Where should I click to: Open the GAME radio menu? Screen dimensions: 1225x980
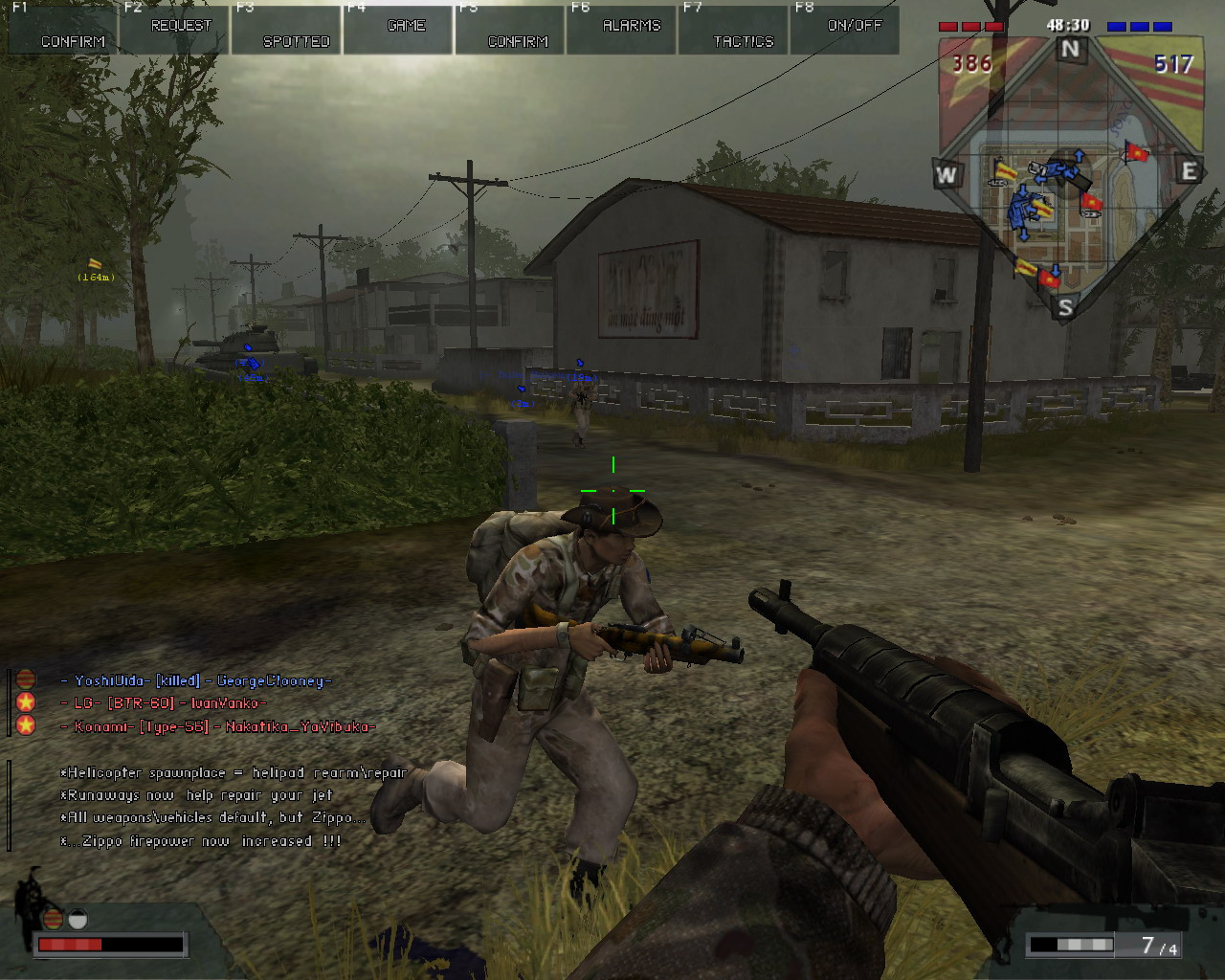pyautogui.click(x=398, y=30)
